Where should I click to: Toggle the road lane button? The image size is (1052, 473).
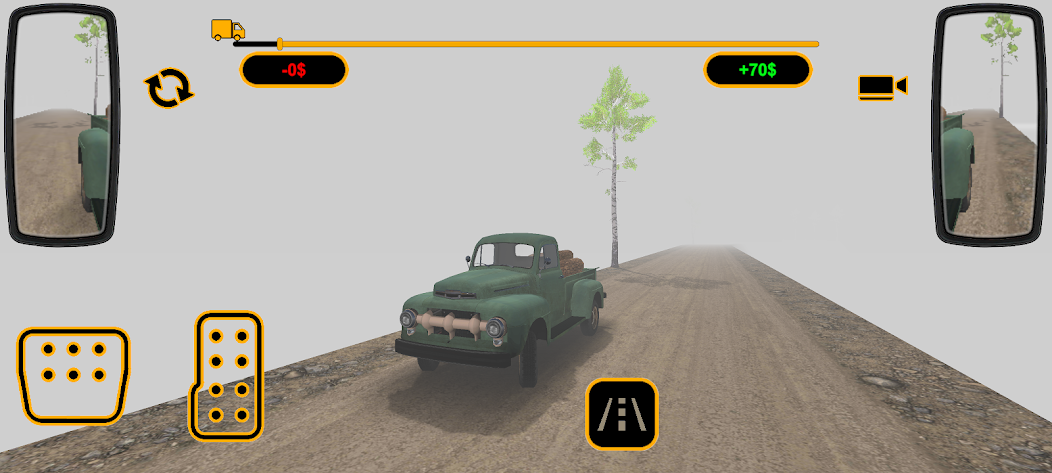pyautogui.click(x=621, y=413)
